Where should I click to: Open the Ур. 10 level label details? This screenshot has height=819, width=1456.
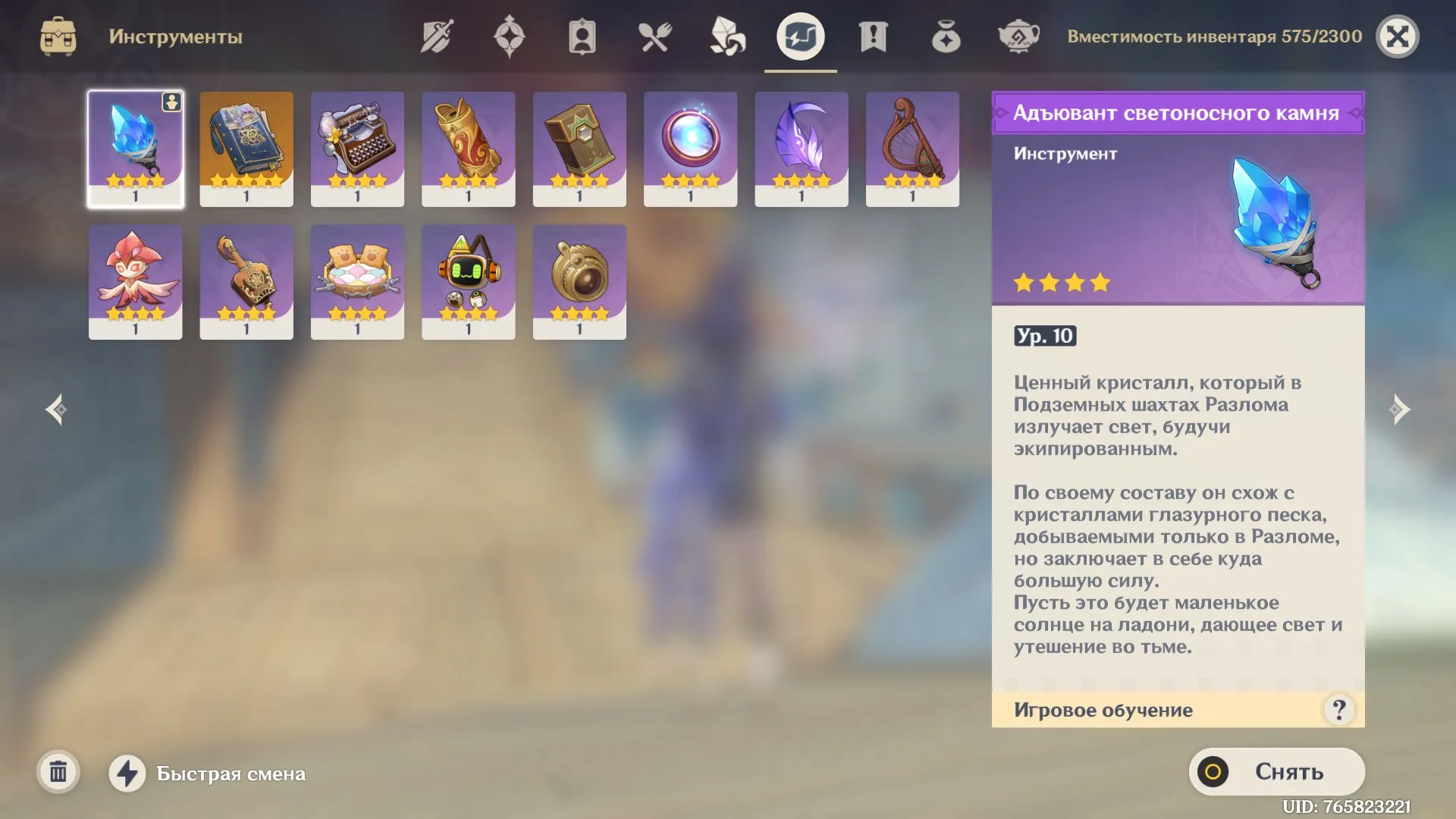(1045, 337)
